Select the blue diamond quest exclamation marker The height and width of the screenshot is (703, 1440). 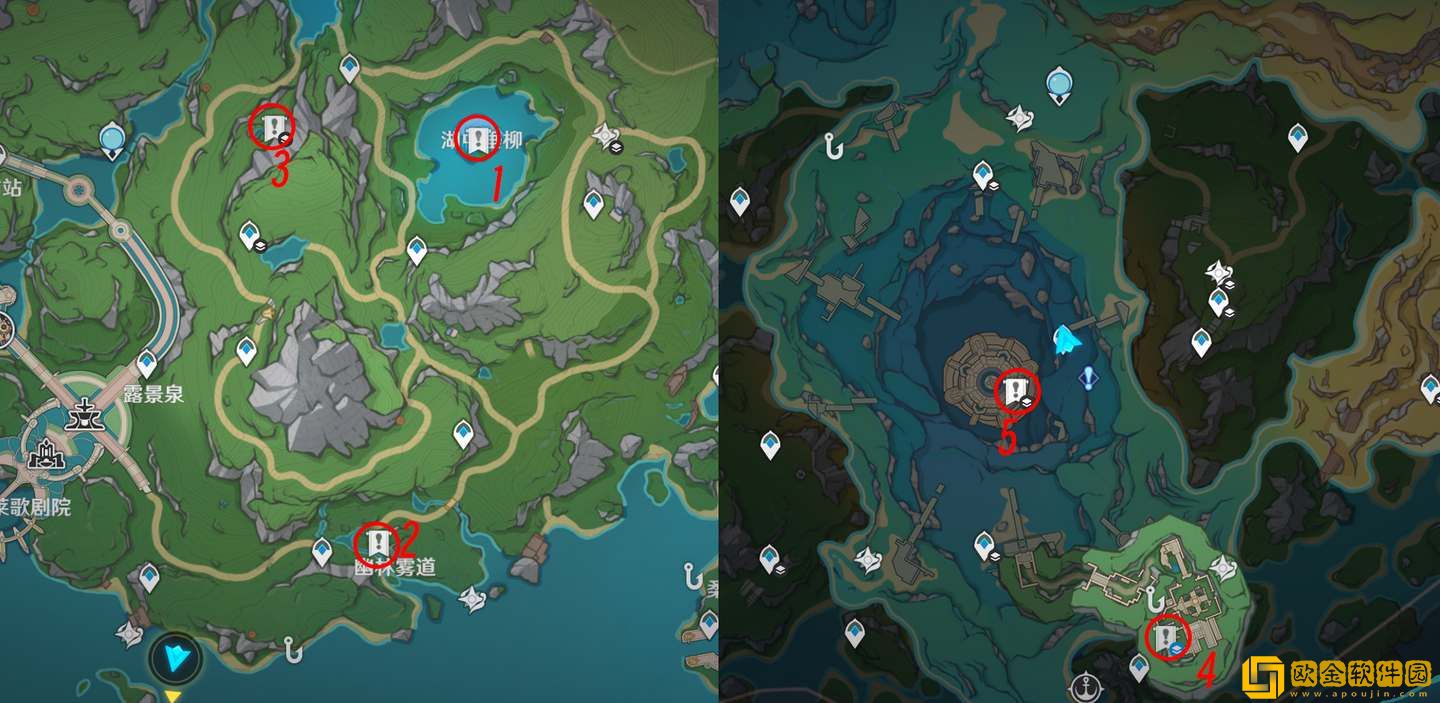pyautogui.click(x=1088, y=377)
